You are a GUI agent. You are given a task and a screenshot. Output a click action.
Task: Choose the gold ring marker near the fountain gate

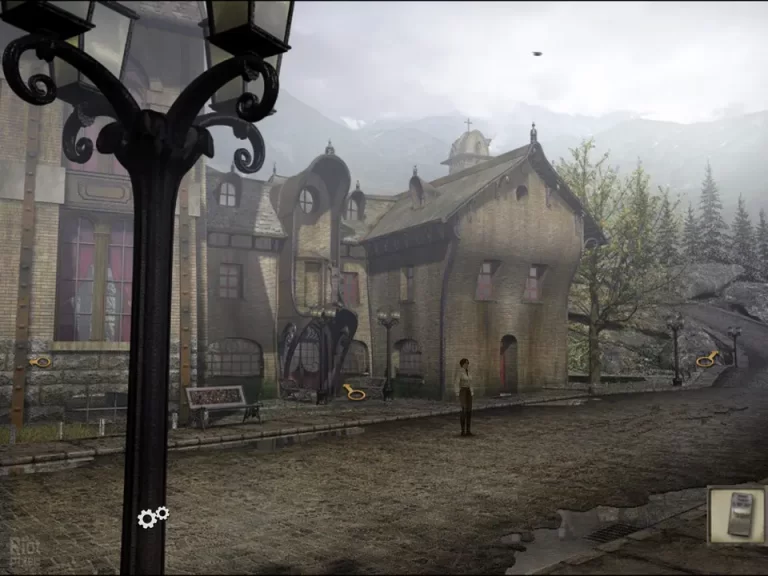(354, 392)
